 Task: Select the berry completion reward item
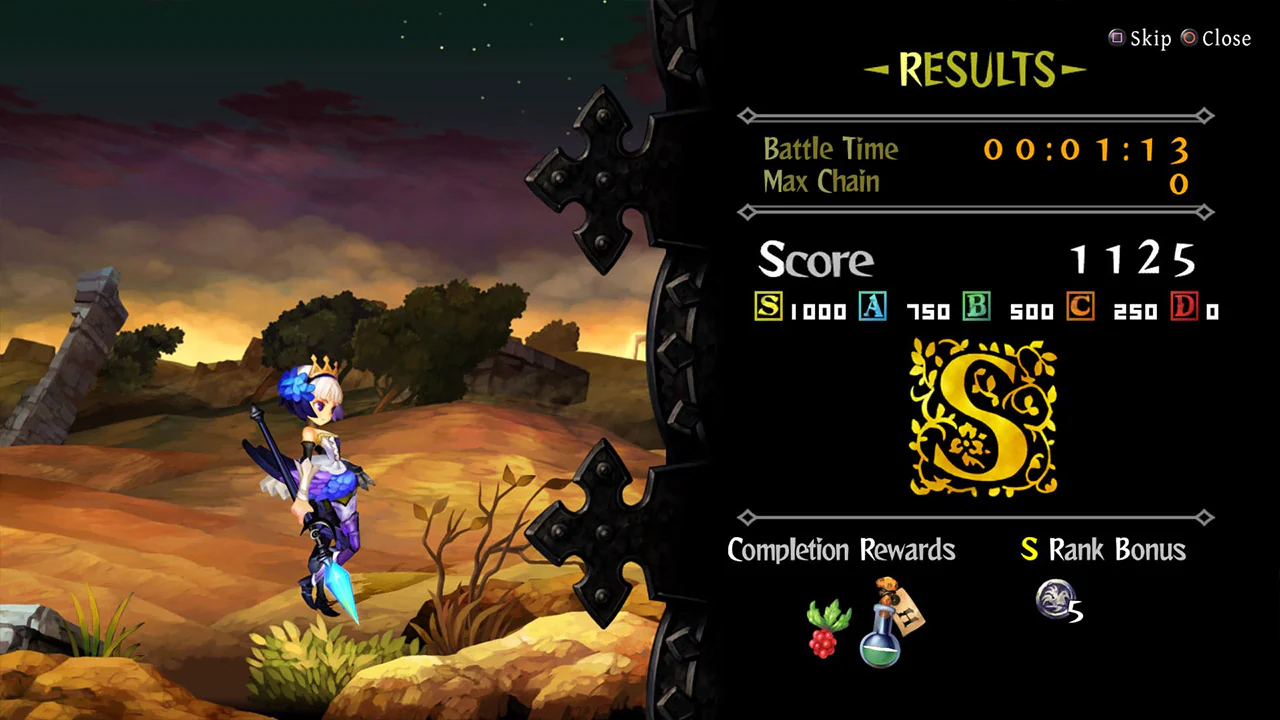pos(823,630)
